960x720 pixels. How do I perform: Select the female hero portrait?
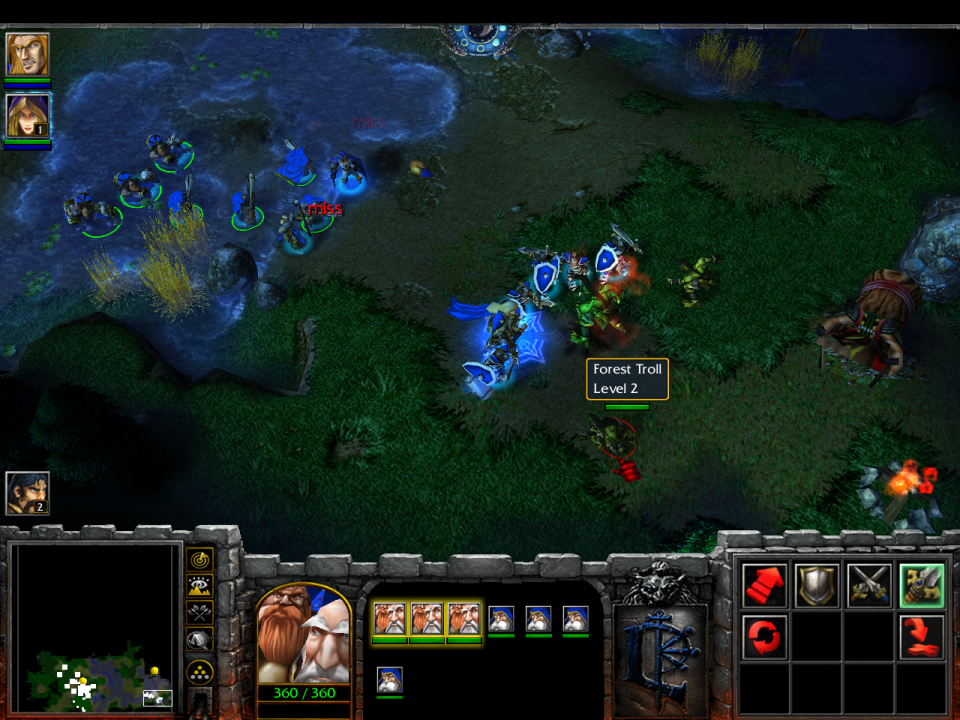pos(27,115)
